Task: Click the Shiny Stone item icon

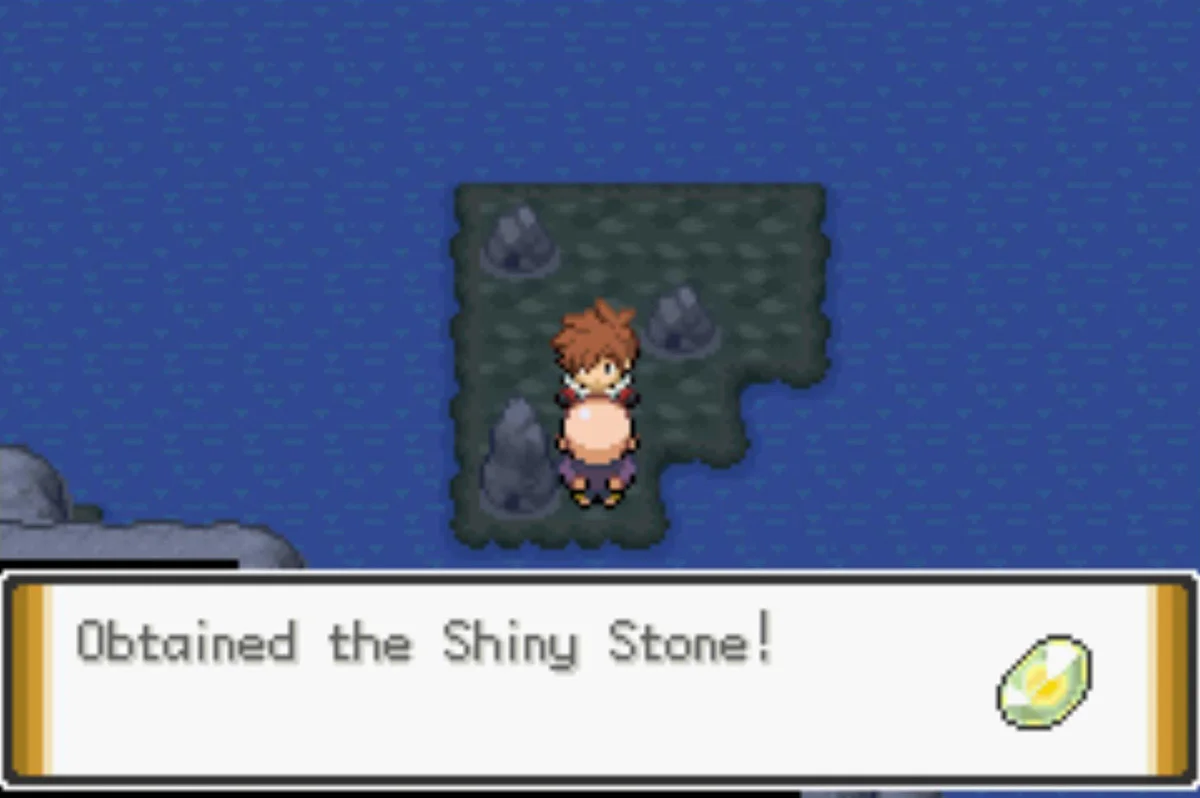Action: 1044,681
